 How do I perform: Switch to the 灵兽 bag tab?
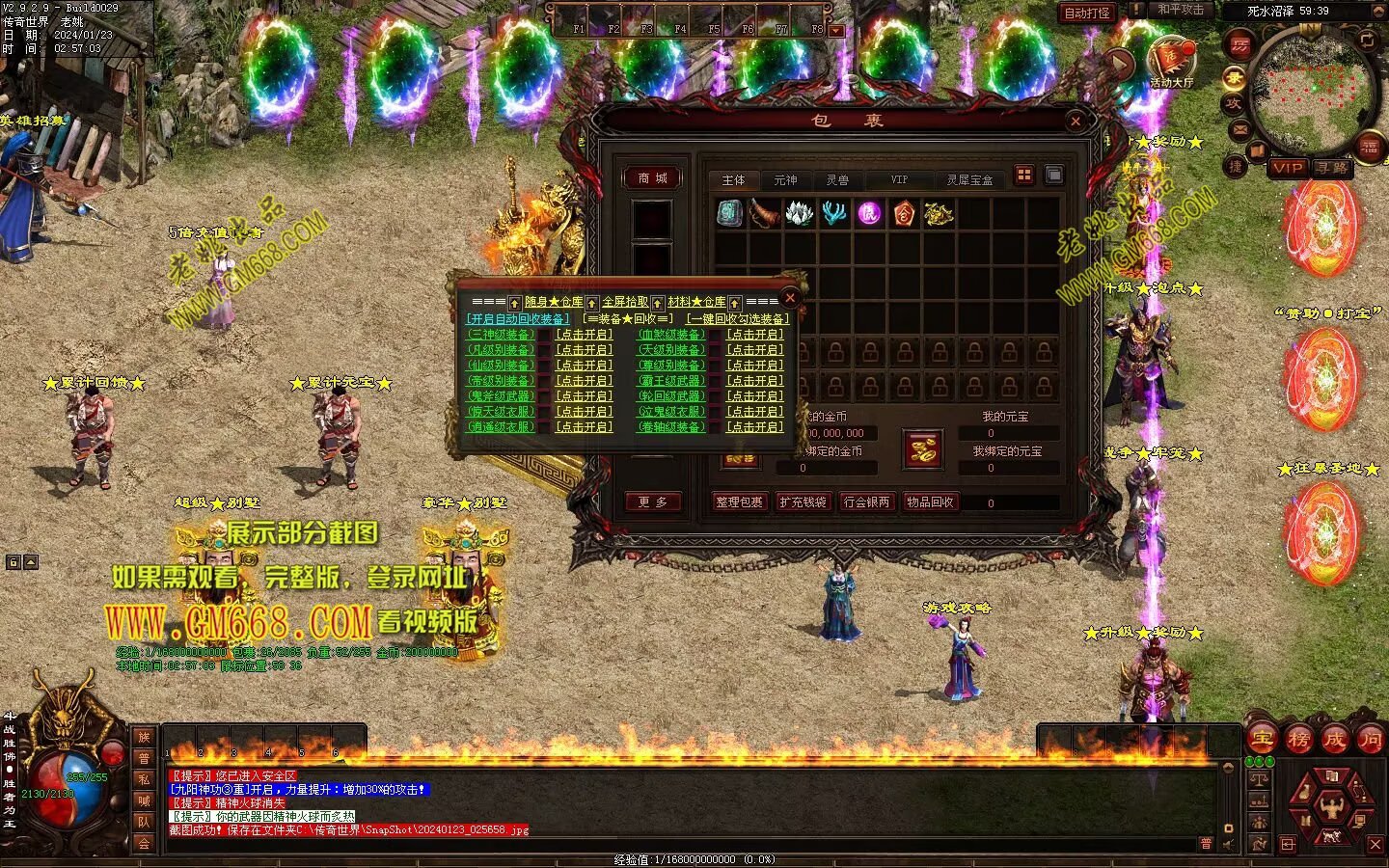[x=837, y=180]
